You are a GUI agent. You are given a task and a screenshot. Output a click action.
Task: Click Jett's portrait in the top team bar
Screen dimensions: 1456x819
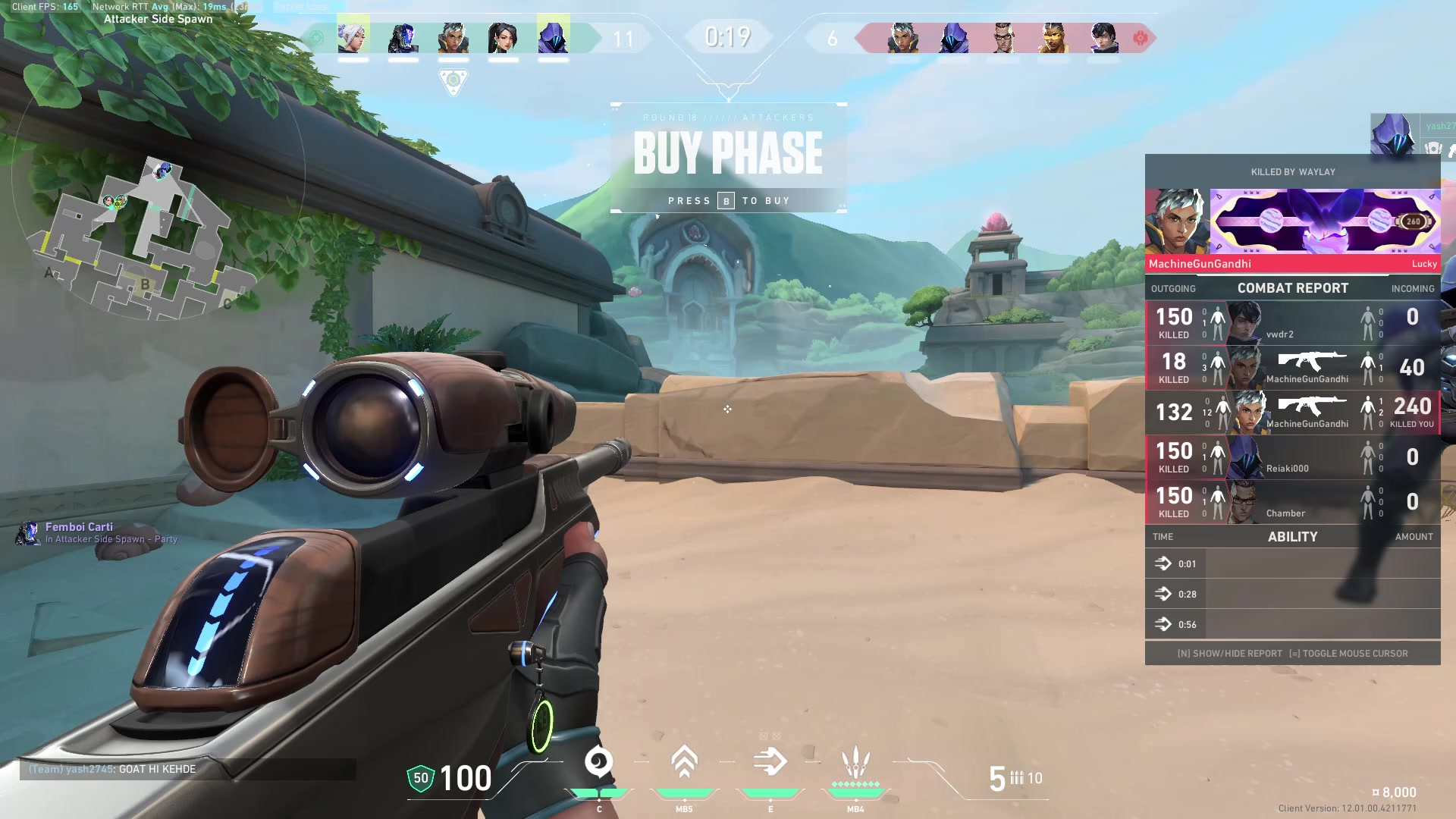coord(353,36)
